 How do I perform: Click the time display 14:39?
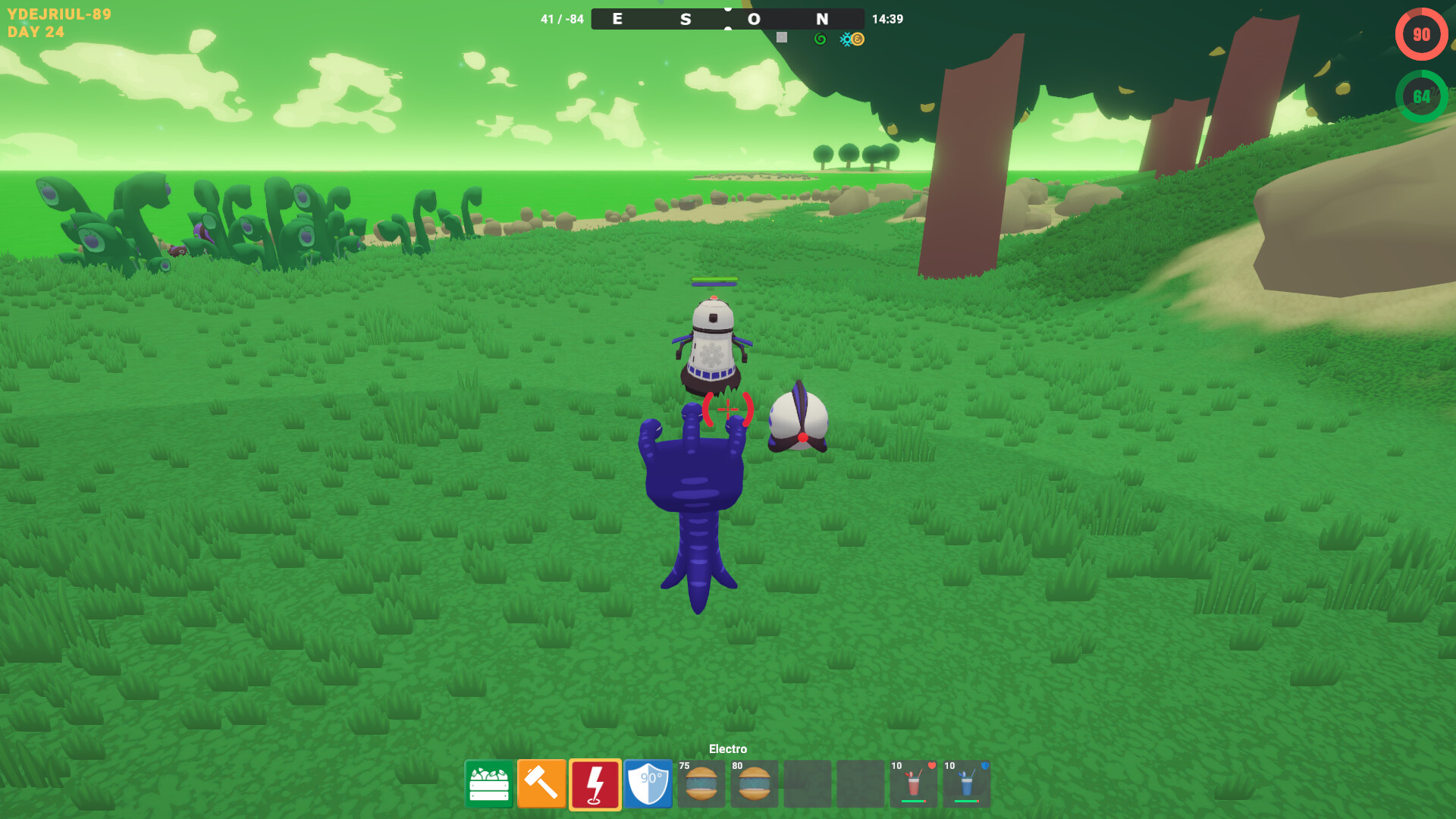pyautogui.click(x=888, y=19)
